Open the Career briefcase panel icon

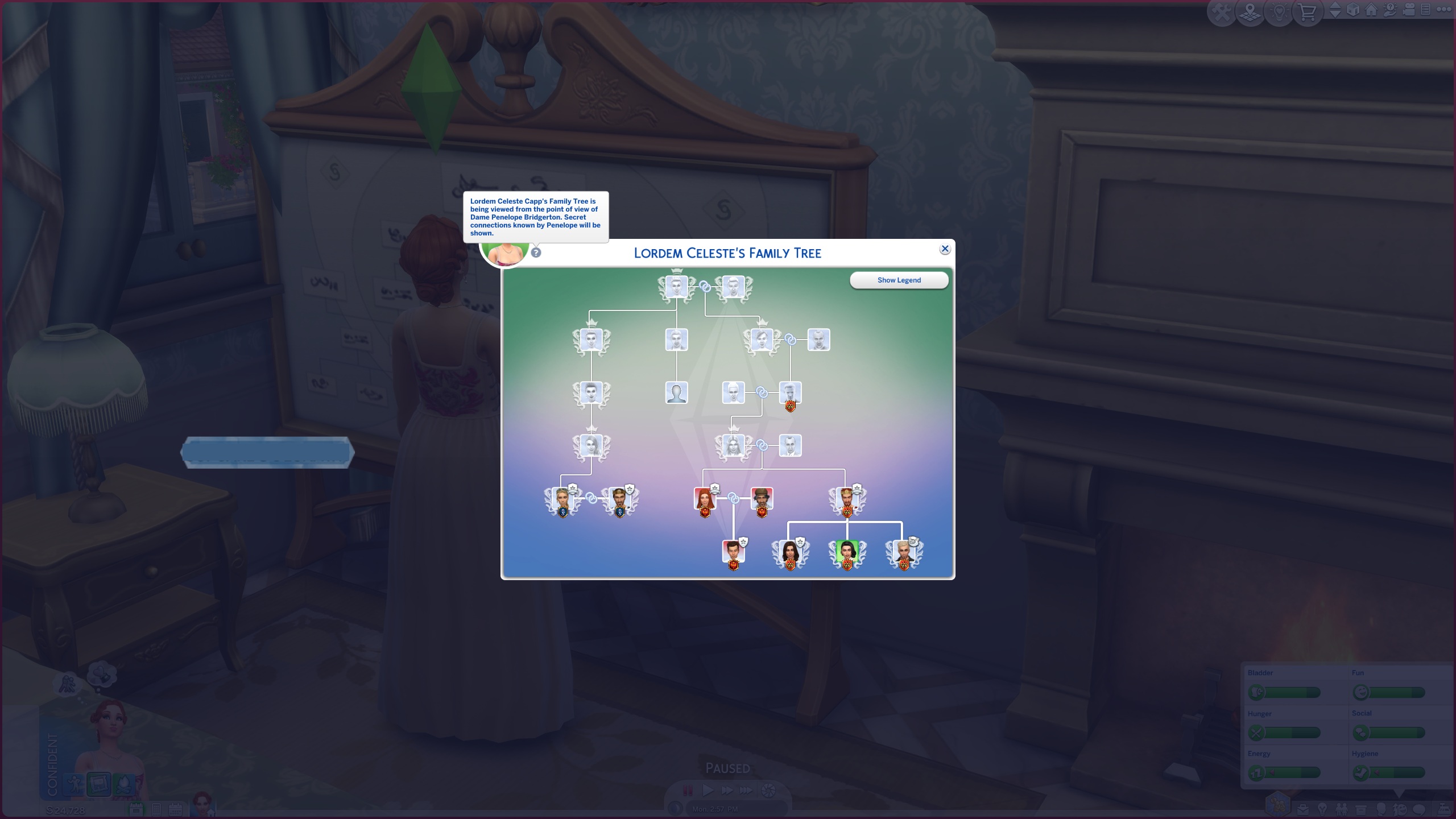(1303, 809)
